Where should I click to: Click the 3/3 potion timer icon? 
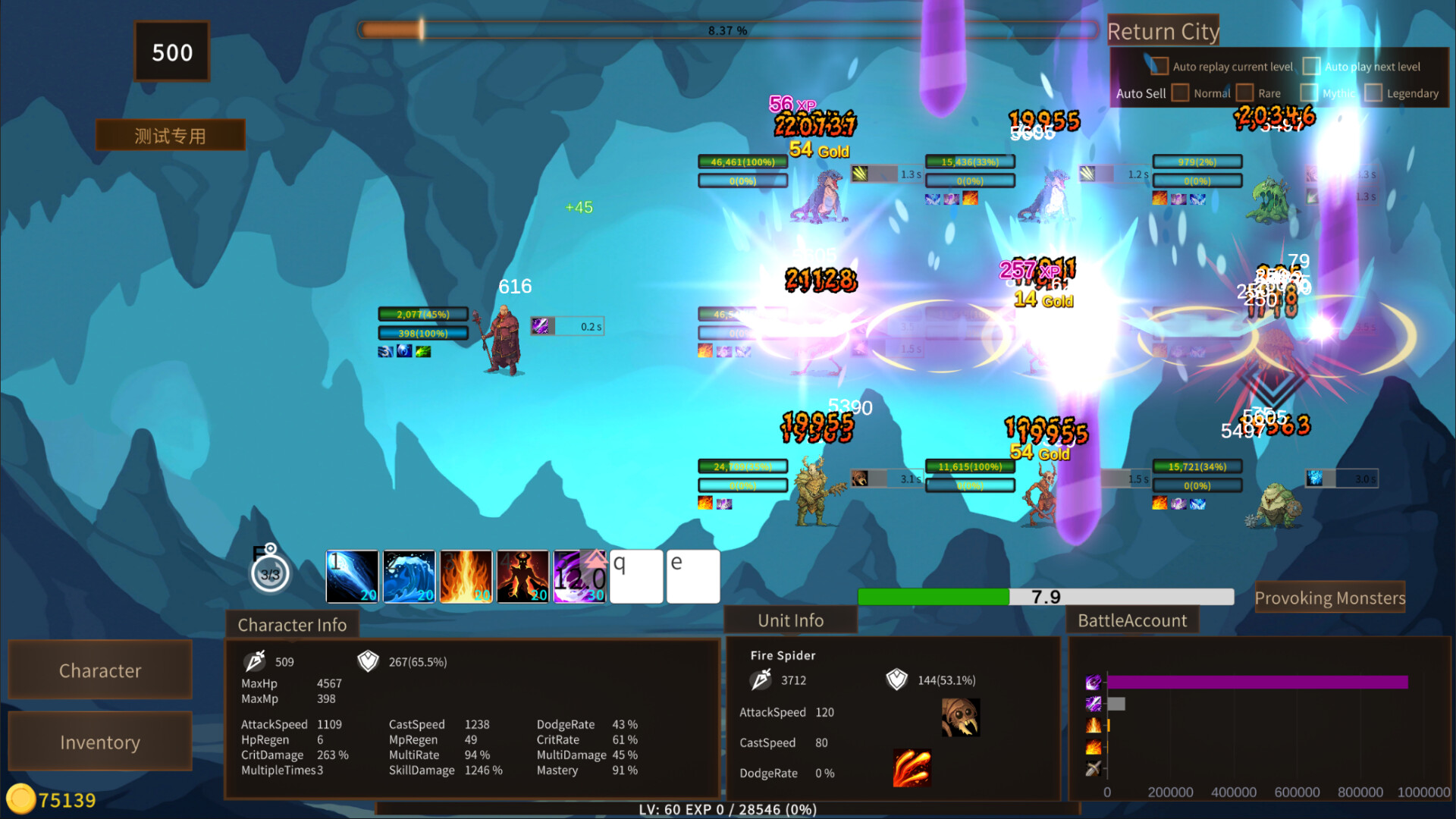pos(269,573)
